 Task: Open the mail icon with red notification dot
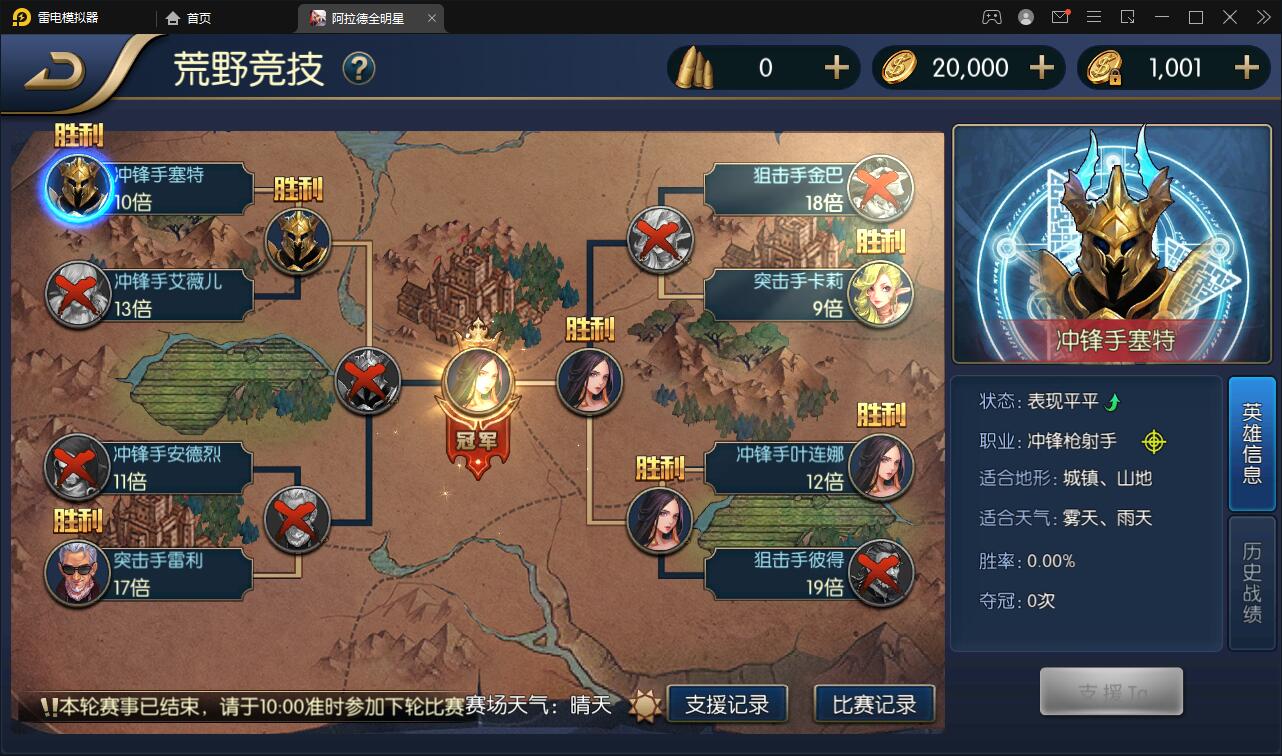coord(1060,17)
